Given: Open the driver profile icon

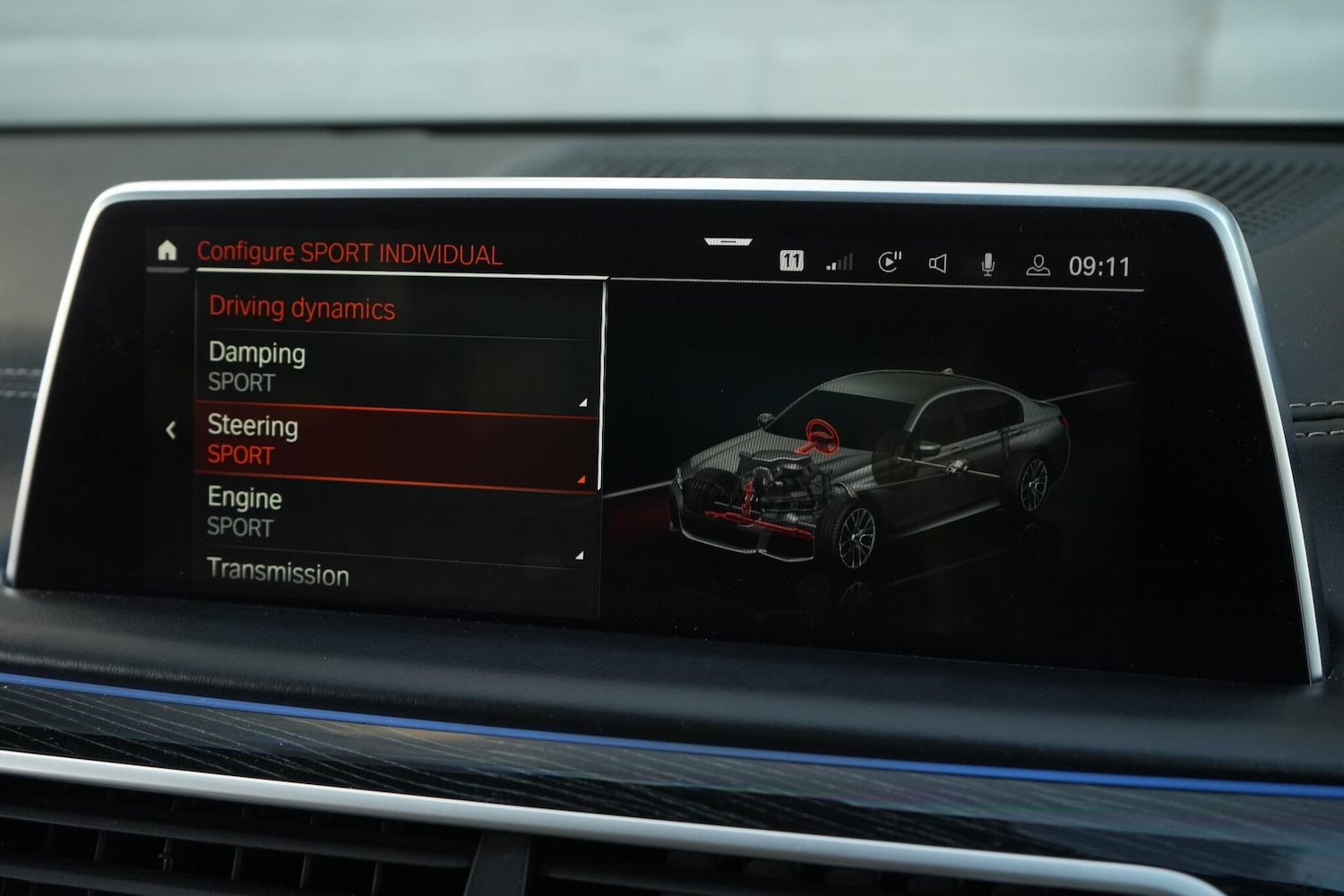Looking at the screenshot, I should [1038, 264].
